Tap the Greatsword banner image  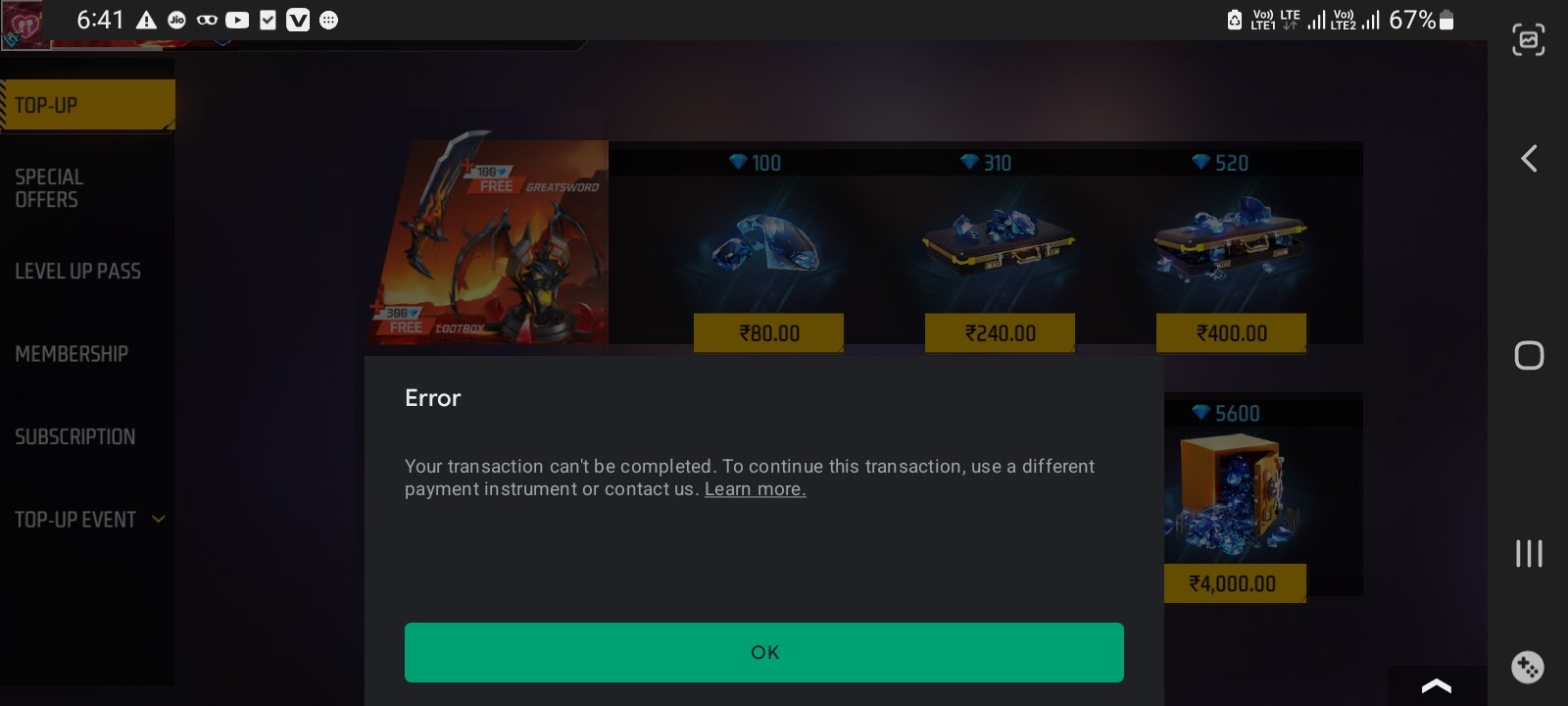[x=487, y=243]
